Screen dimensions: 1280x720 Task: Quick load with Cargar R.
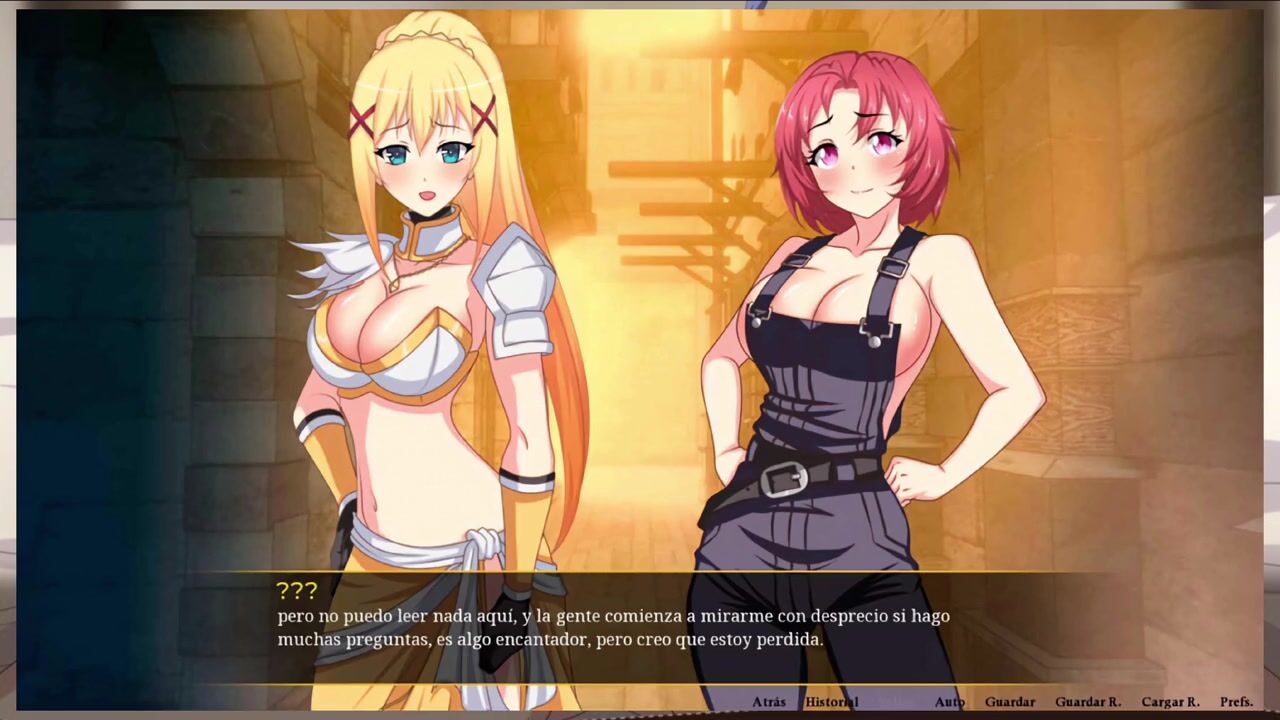[1170, 702]
